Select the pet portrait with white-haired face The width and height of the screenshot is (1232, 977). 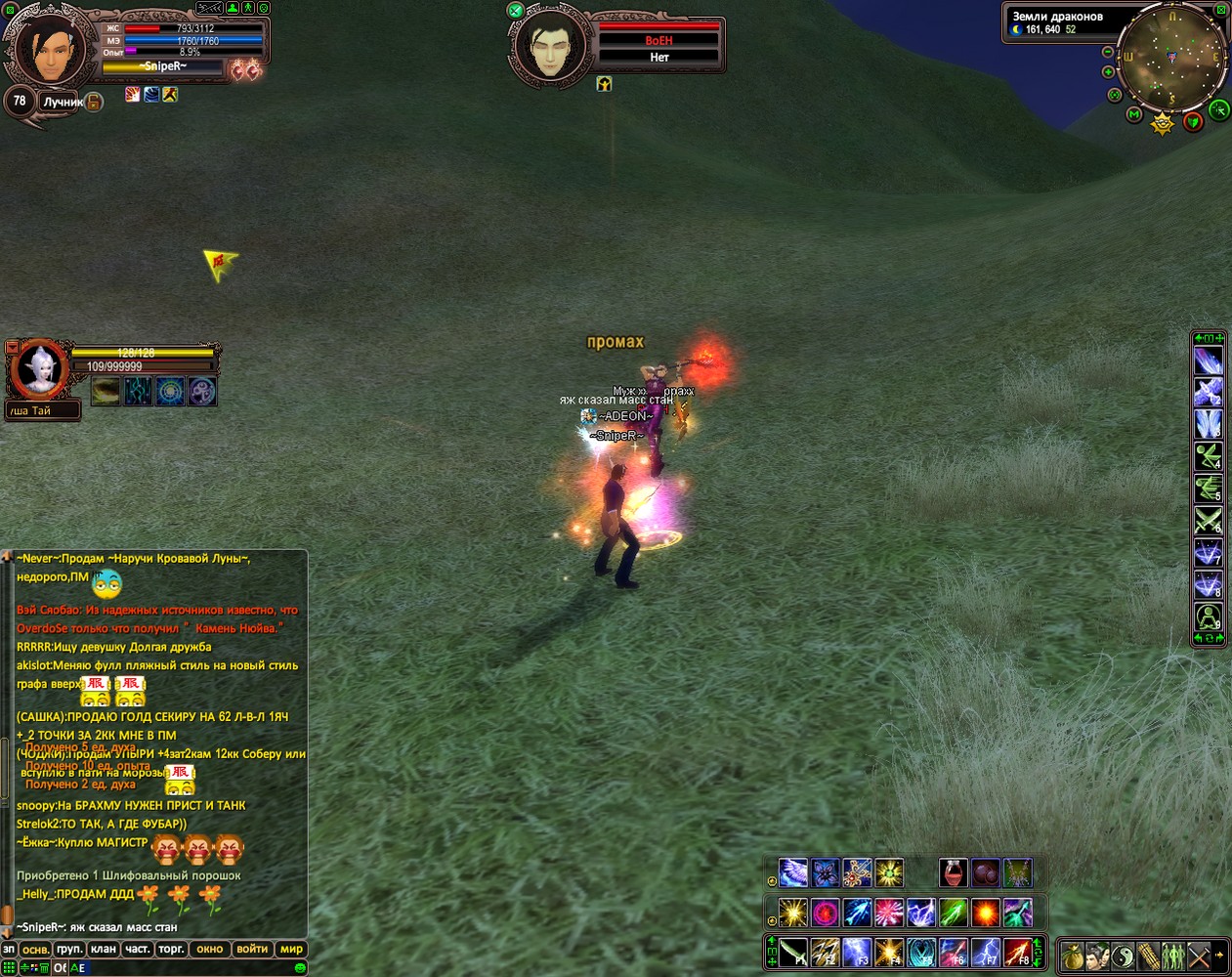tap(41, 371)
